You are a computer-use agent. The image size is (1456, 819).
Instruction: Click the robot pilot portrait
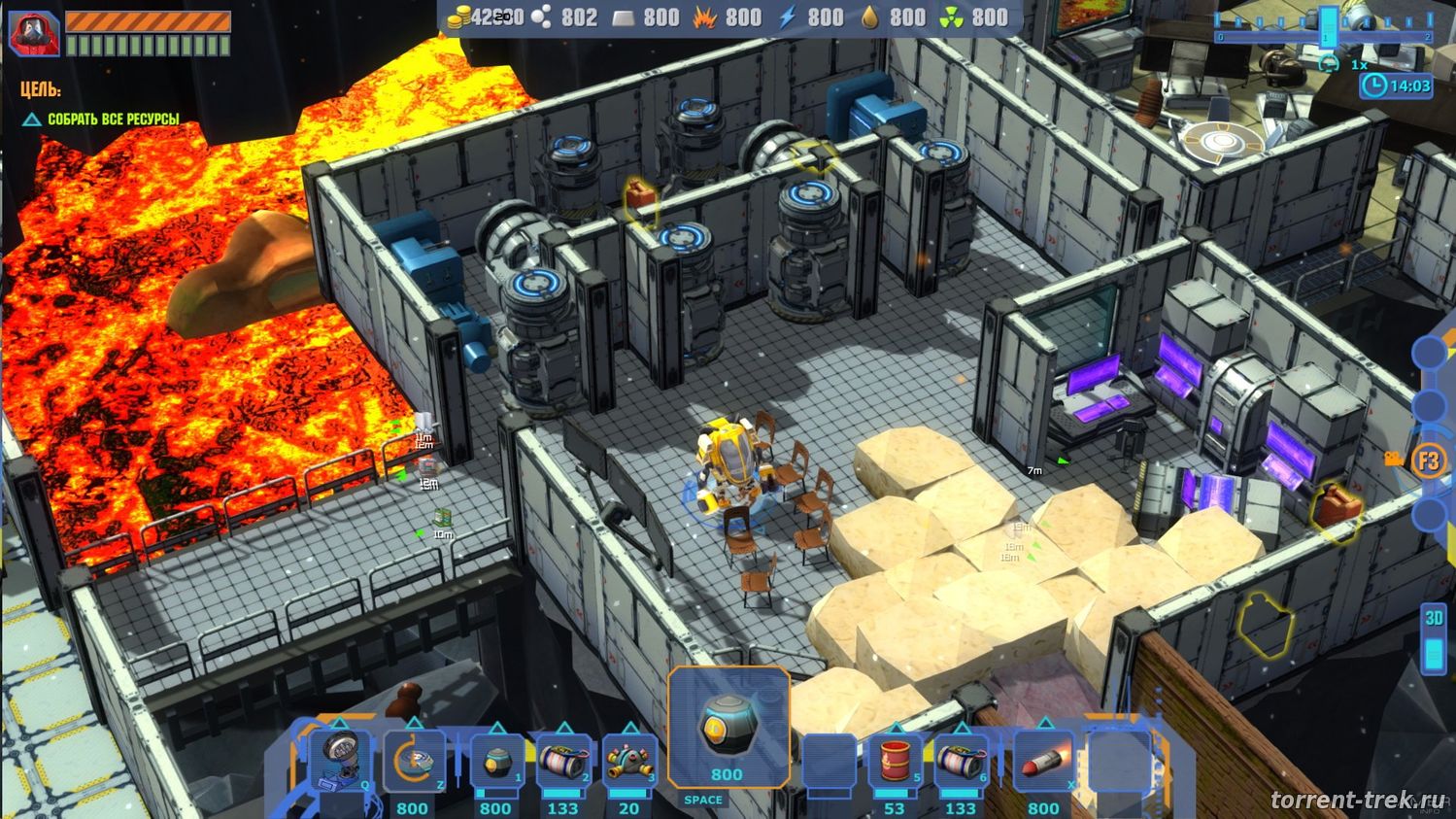tap(34, 32)
